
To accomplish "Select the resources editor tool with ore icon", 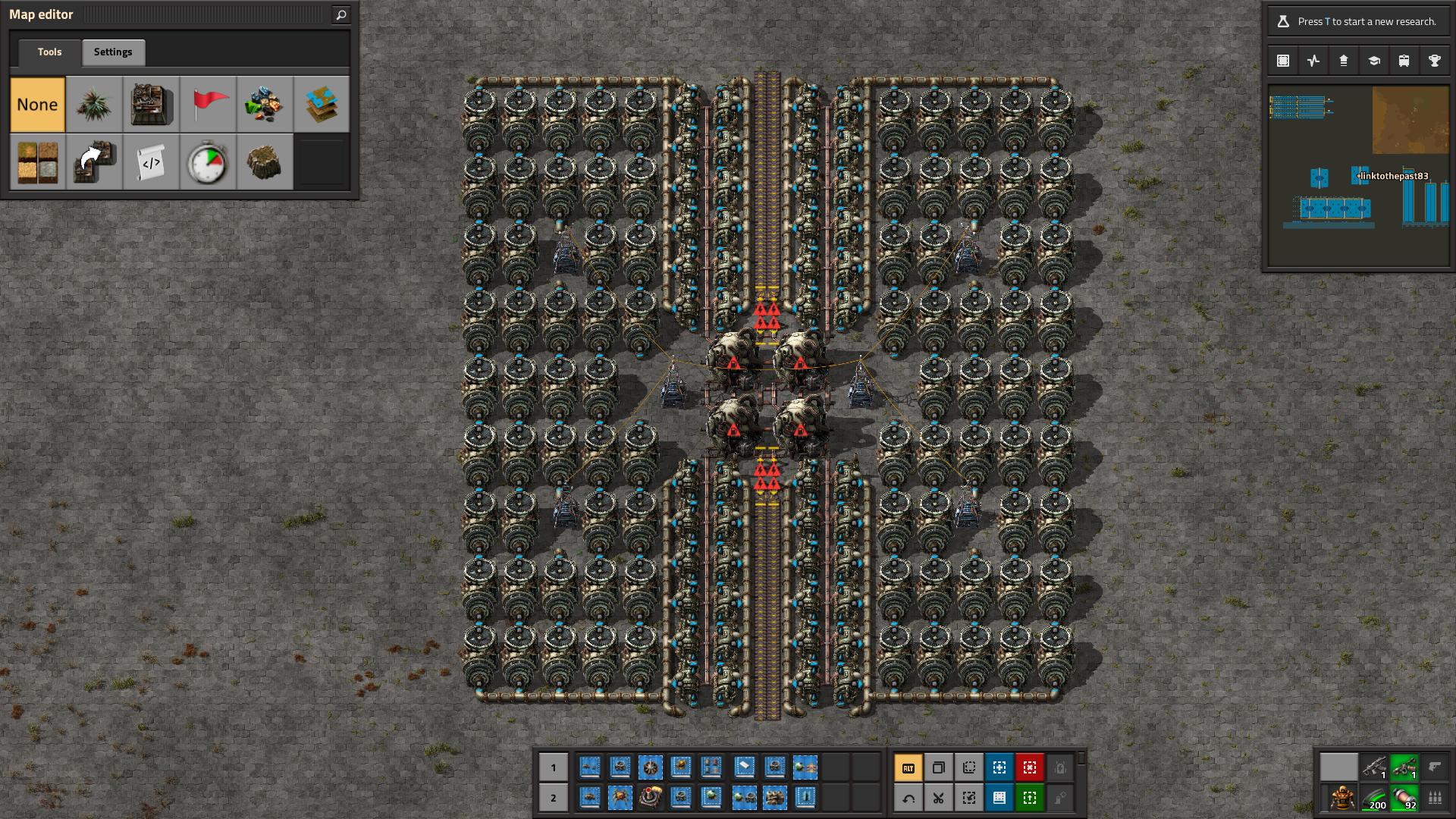I will [x=265, y=104].
